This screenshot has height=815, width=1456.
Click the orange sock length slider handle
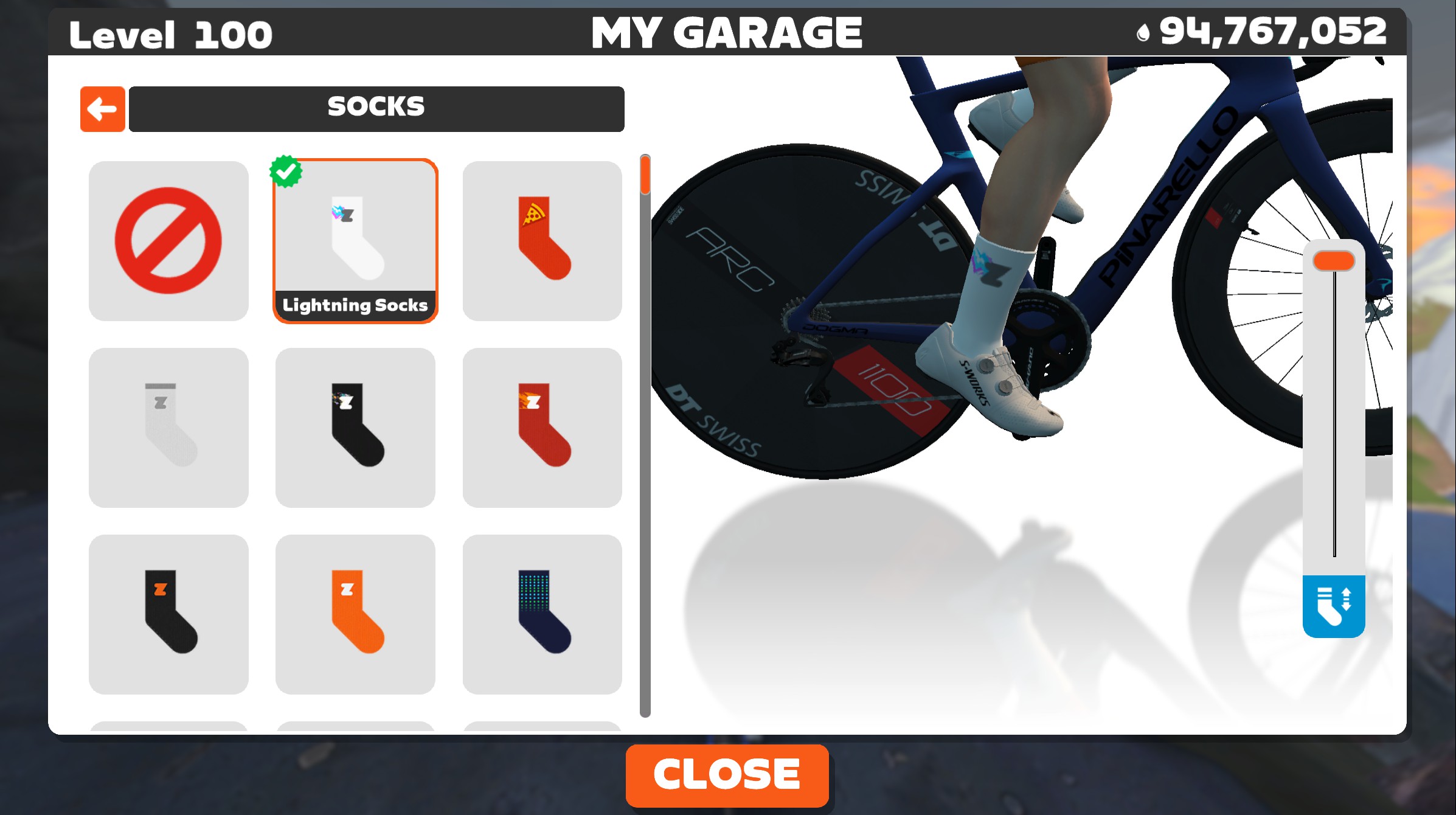tap(1334, 261)
